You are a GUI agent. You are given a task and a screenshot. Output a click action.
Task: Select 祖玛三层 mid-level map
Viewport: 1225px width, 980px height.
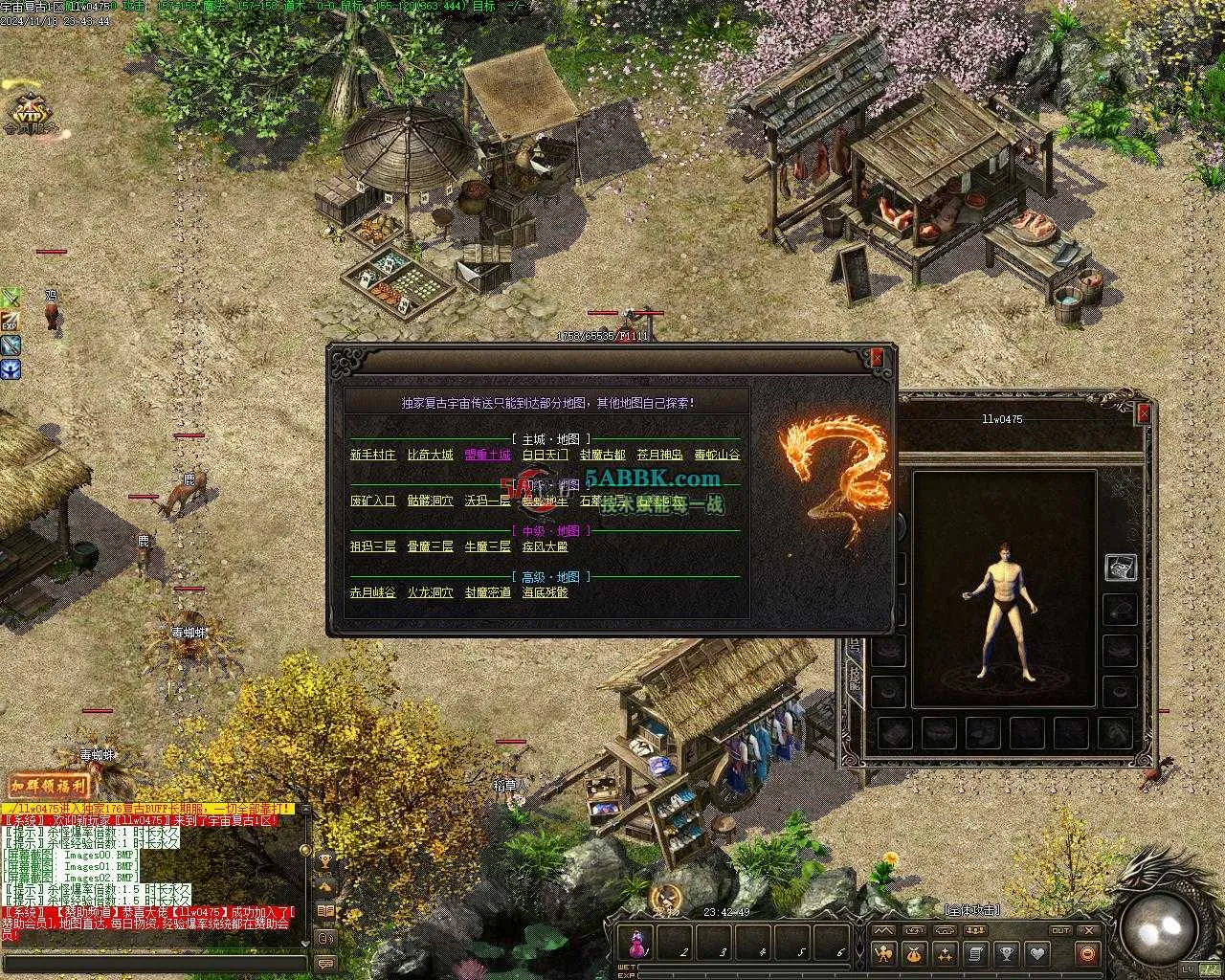coord(372,546)
